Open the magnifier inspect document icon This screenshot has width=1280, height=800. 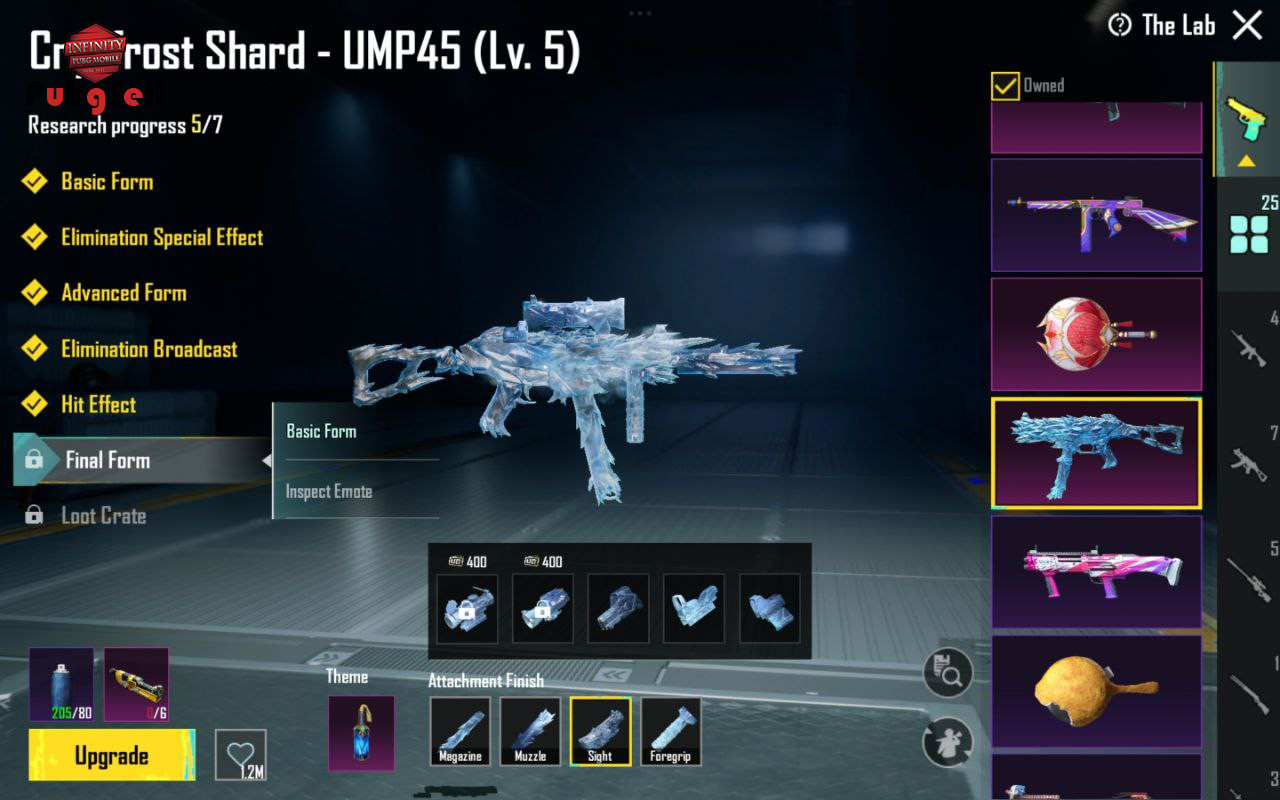point(947,673)
